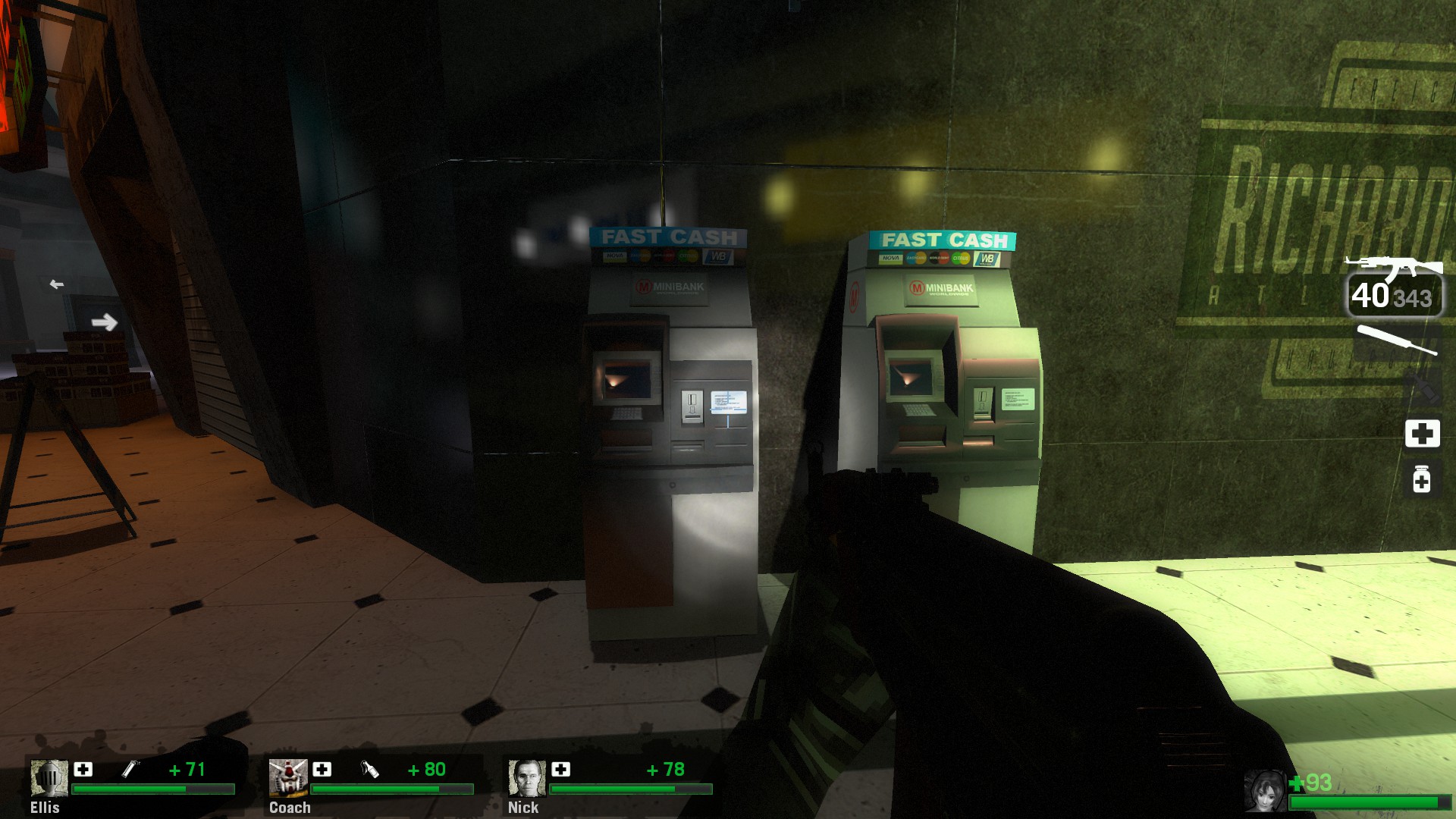Select the AK-47 rifle weapon slot
Image resolution: width=1456 pixels, height=819 pixels.
(x=1394, y=267)
